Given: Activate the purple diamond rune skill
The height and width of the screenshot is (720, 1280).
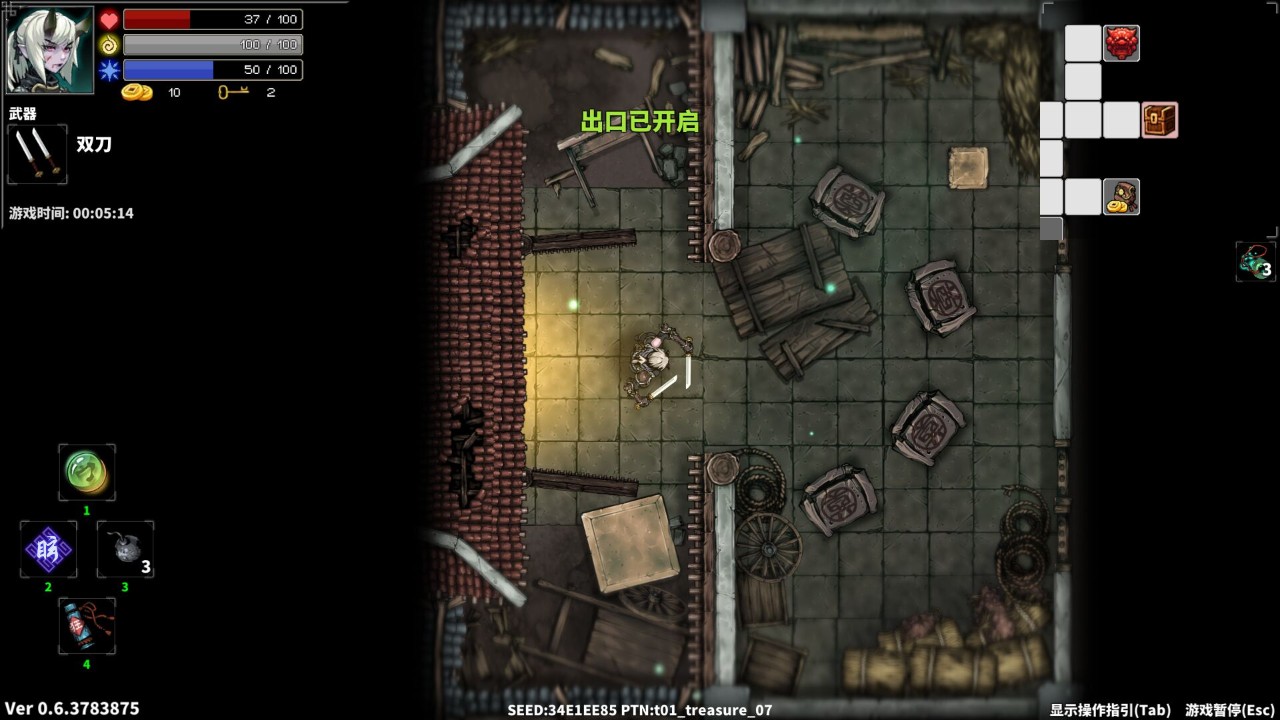Looking at the screenshot, I should (x=48, y=549).
